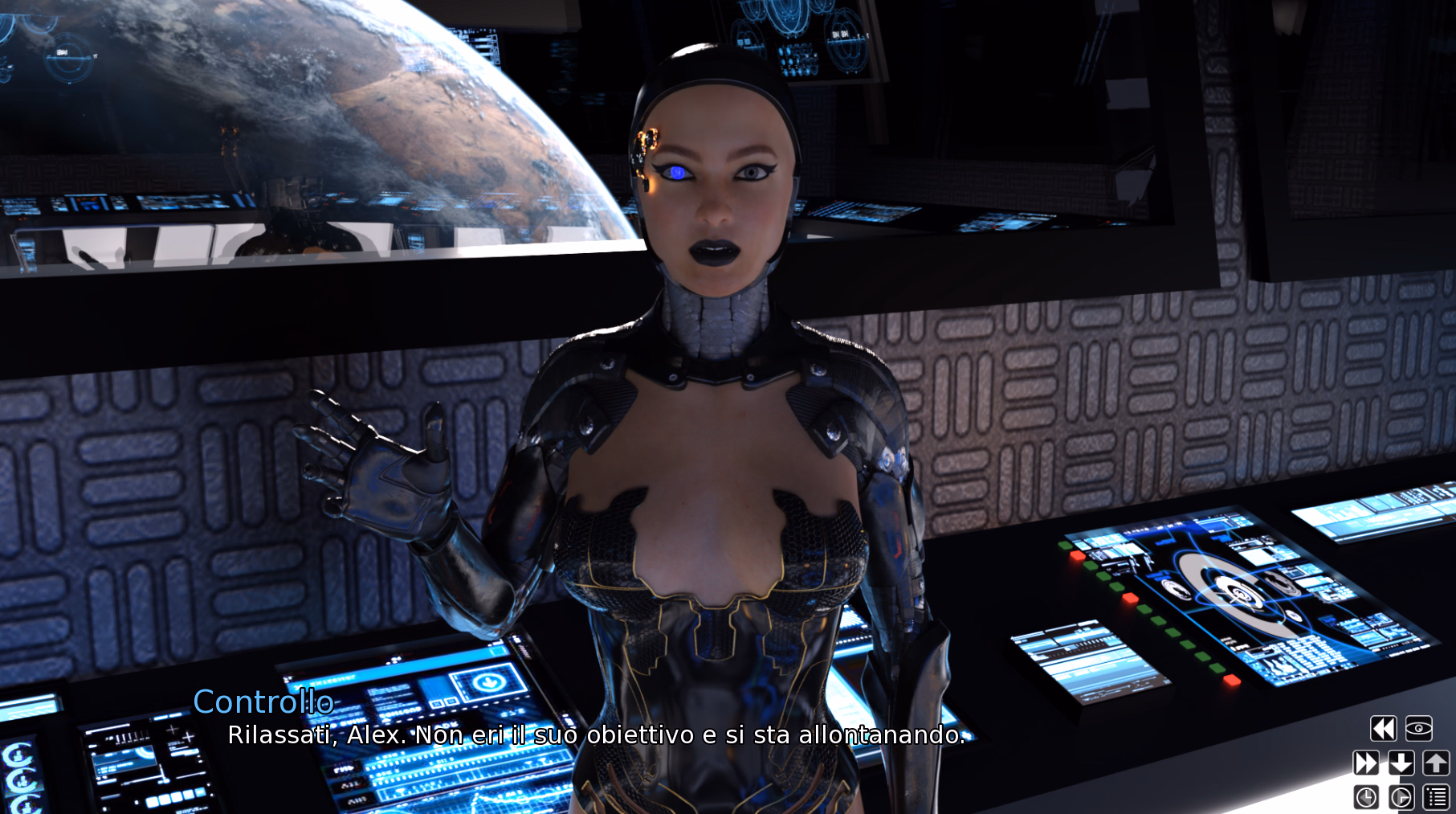1456x814 pixels.
Task: Open the bulleted list menu icon
Action: click(x=1436, y=797)
